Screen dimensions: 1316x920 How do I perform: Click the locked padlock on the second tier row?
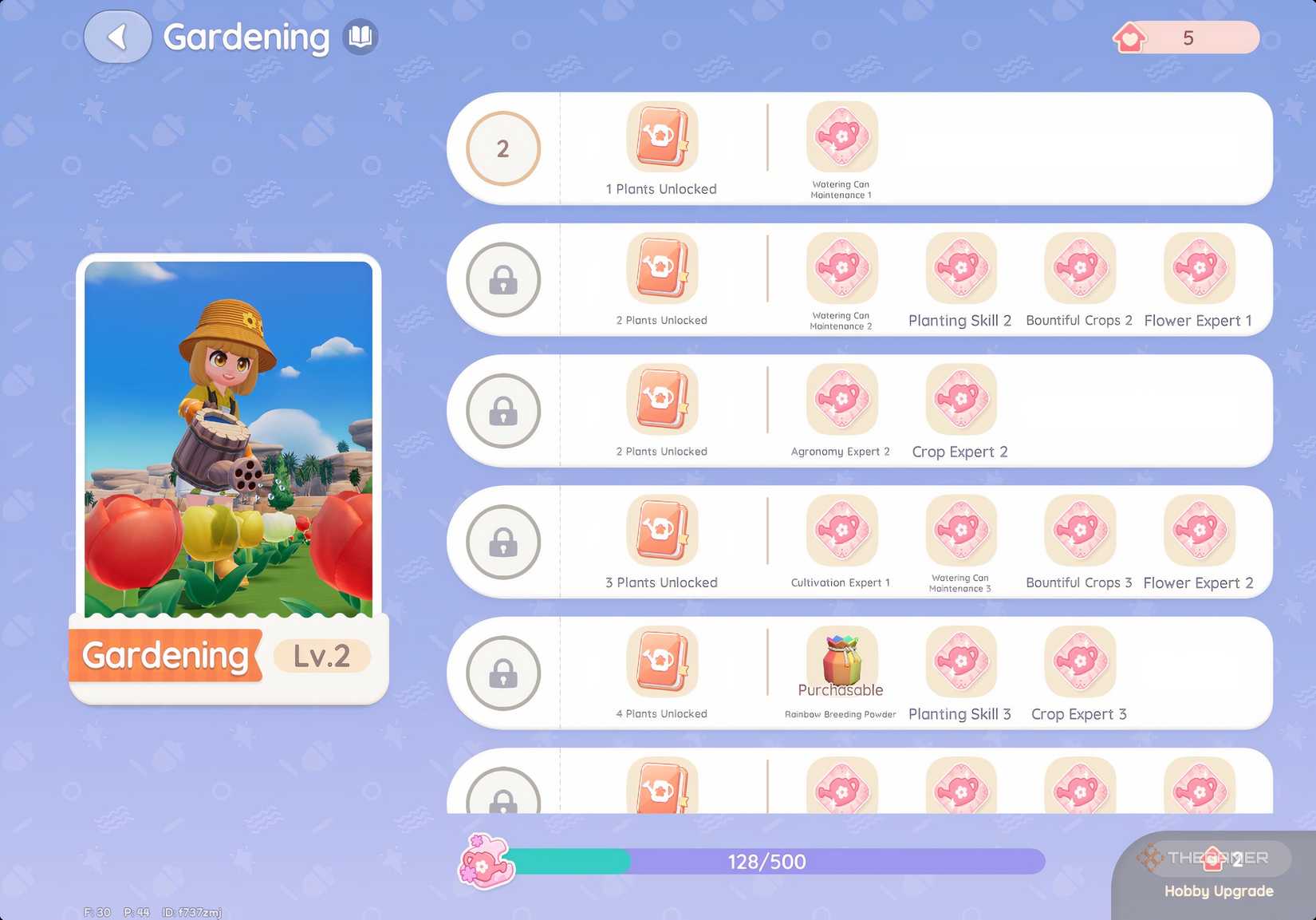click(x=502, y=280)
